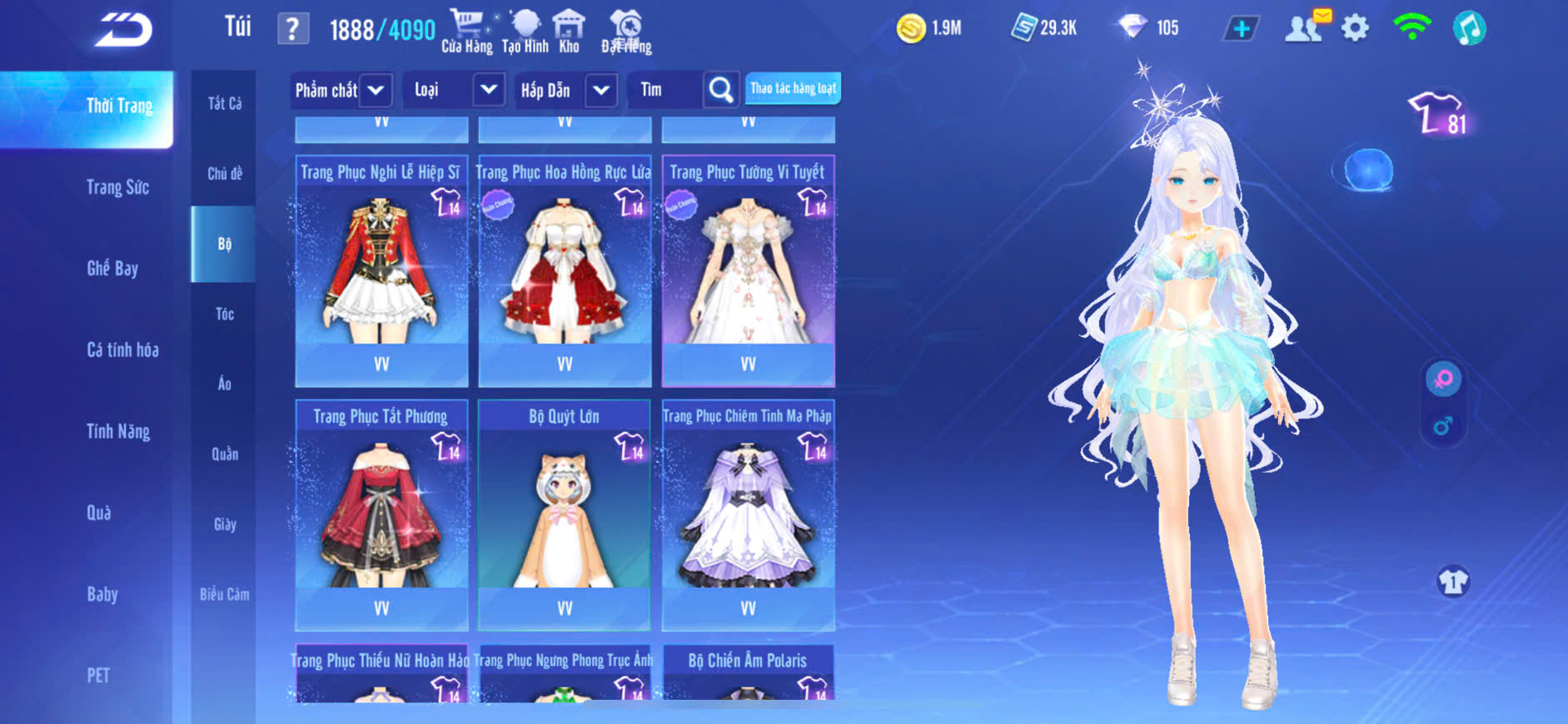Go back with the top-left arrow

click(123, 30)
